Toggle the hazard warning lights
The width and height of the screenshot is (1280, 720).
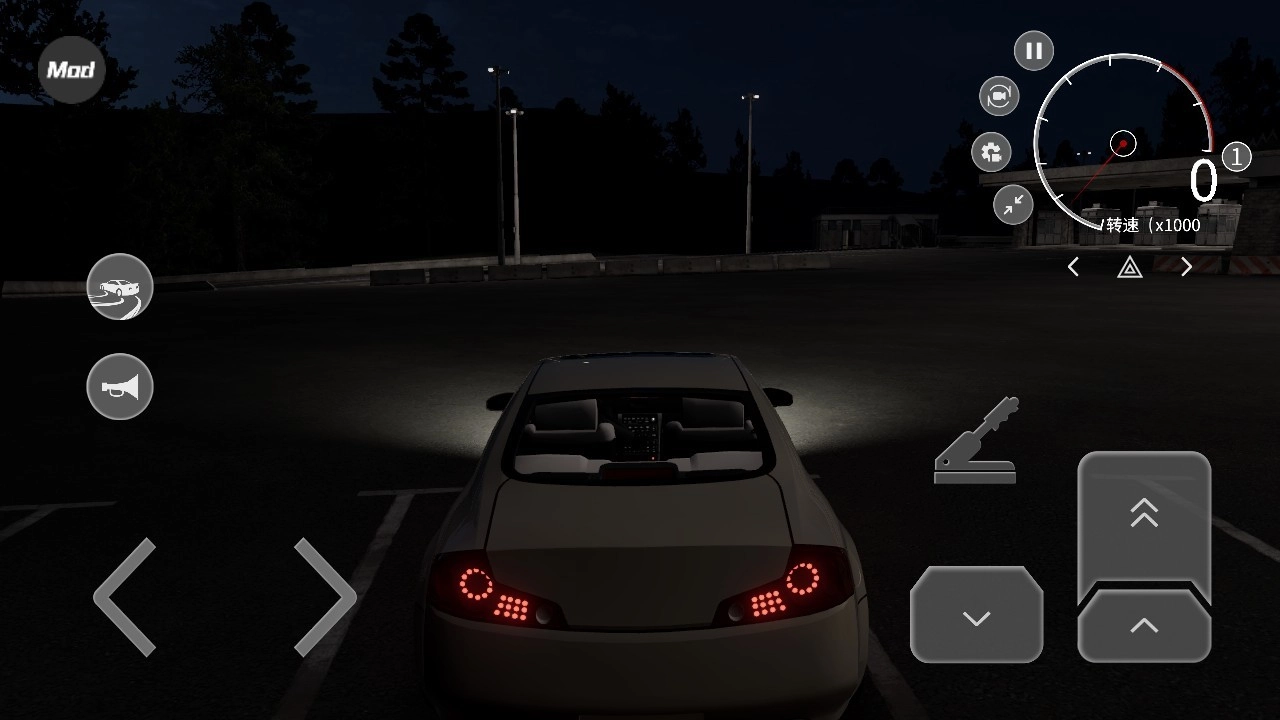[x=1129, y=267]
